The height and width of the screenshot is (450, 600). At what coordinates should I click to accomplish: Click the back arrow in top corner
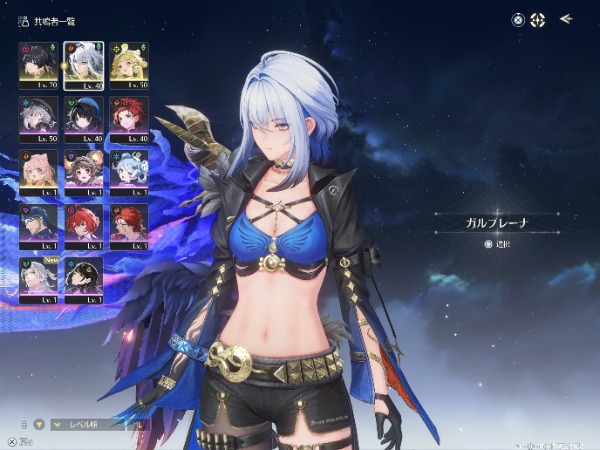tap(566, 18)
